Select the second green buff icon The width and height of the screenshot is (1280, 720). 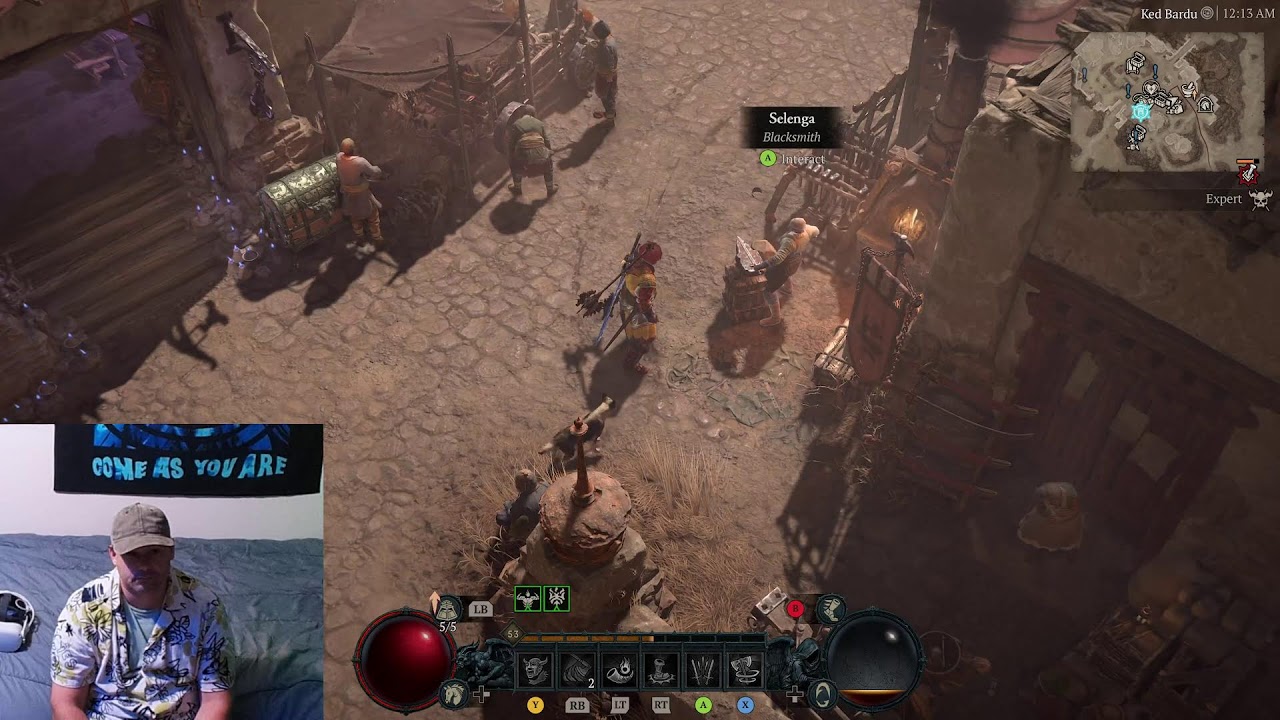(557, 599)
